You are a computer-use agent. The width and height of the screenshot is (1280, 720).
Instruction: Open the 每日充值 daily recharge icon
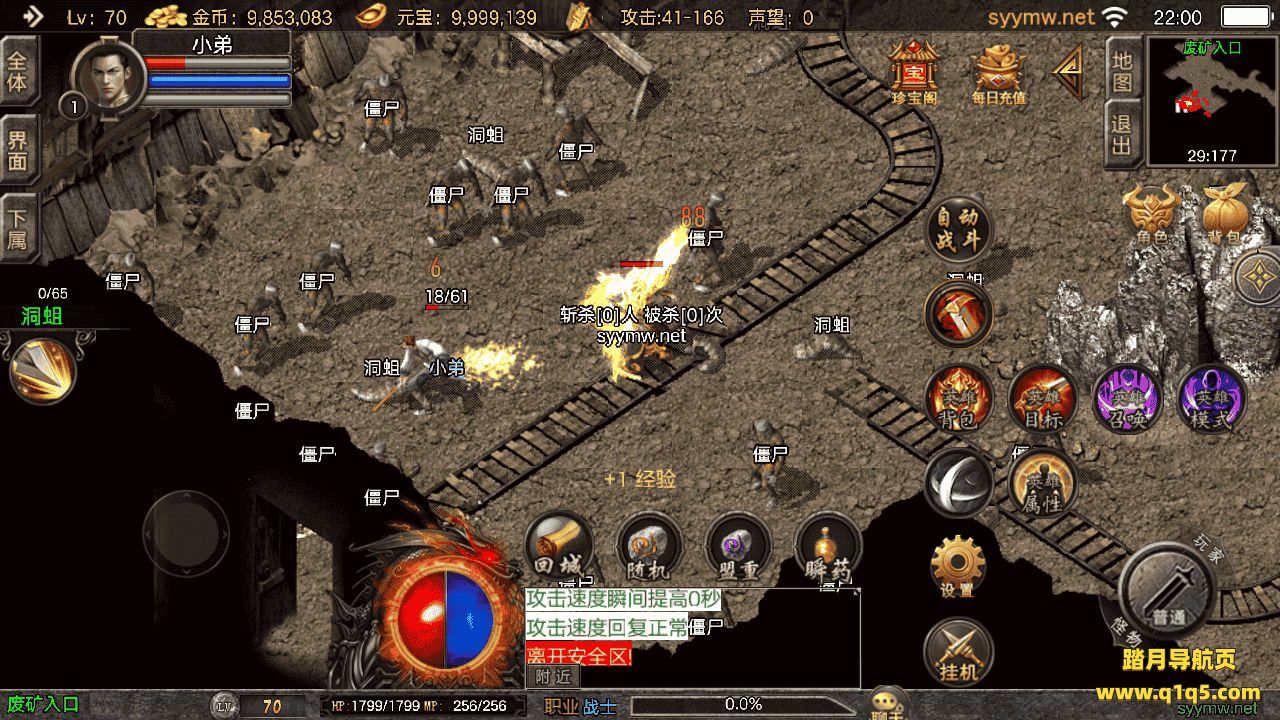coord(998,72)
